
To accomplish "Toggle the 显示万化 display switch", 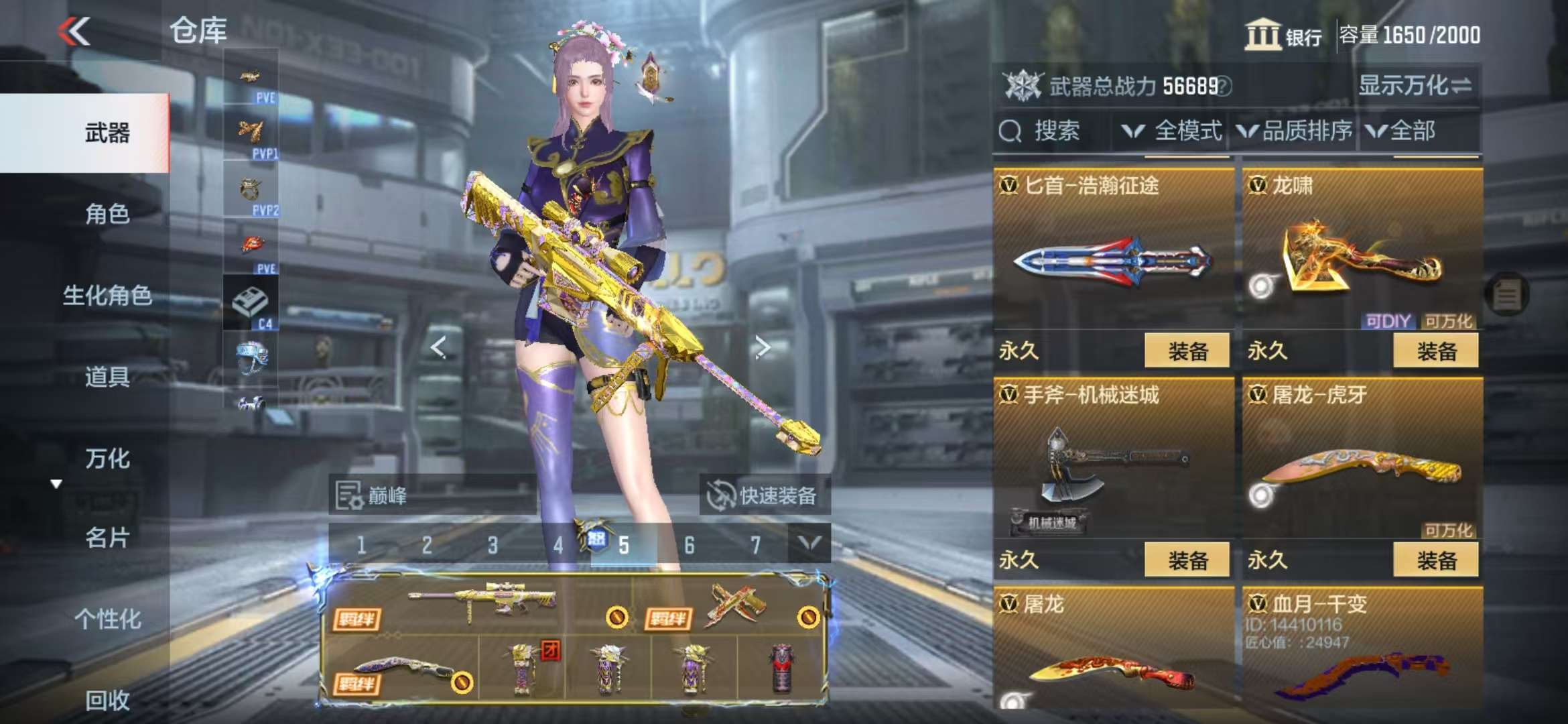I will [1415, 86].
